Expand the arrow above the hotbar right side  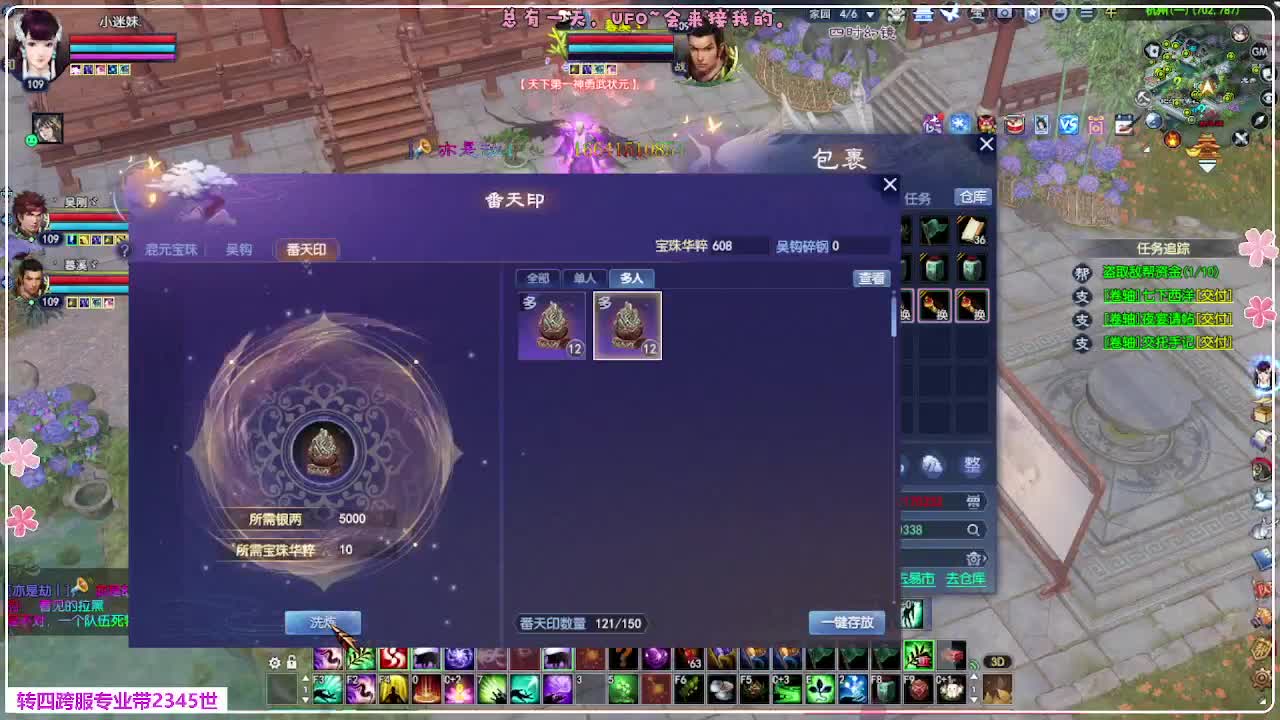point(974,676)
